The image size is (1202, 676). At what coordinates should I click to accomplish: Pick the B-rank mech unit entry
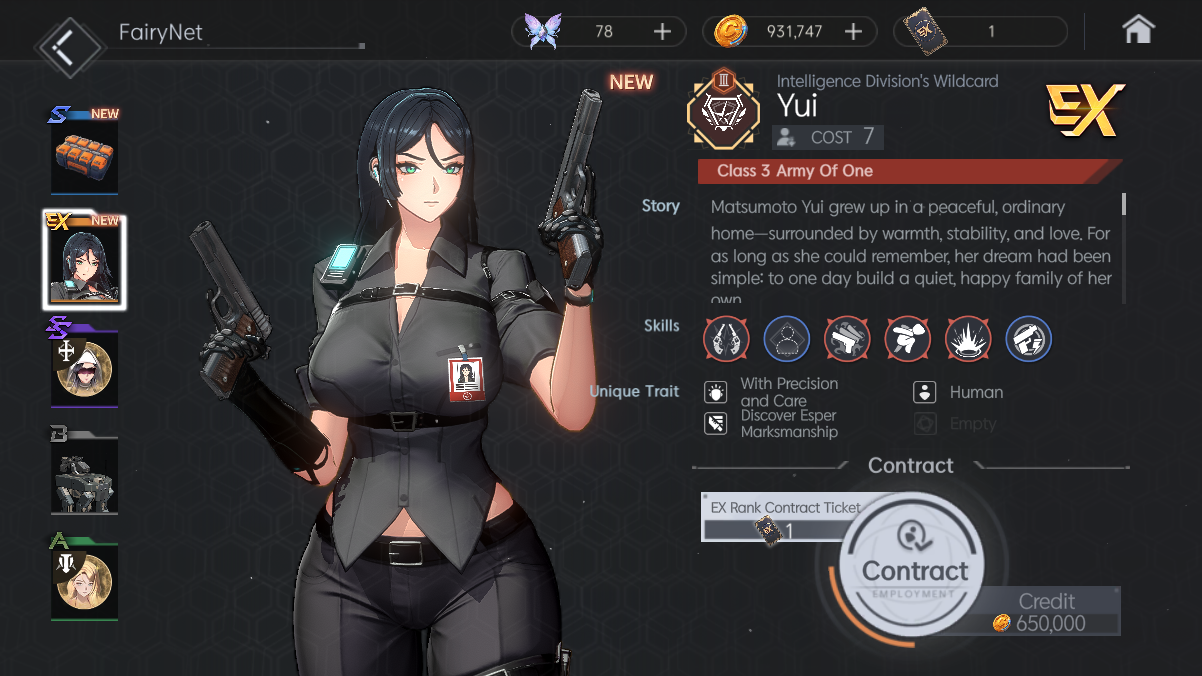coord(85,475)
